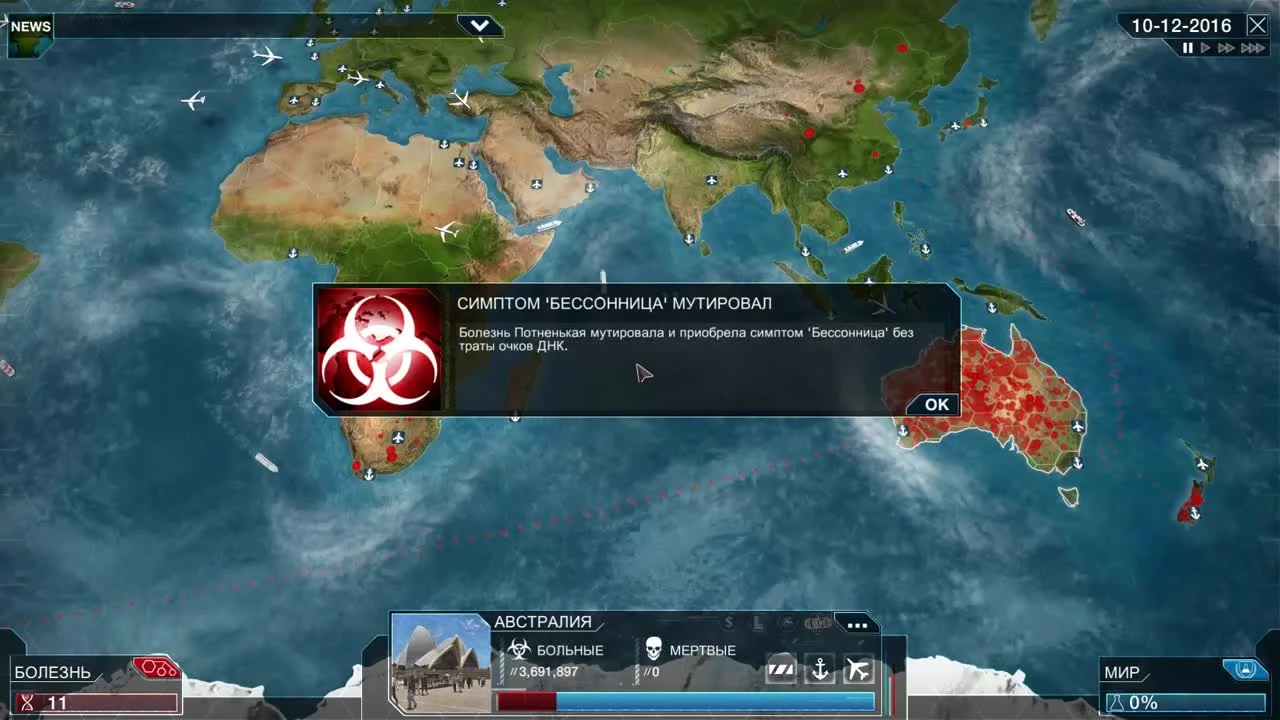The width and height of the screenshot is (1280, 720).
Task: Click the land border icon in the country bar
Action: click(x=782, y=670)
